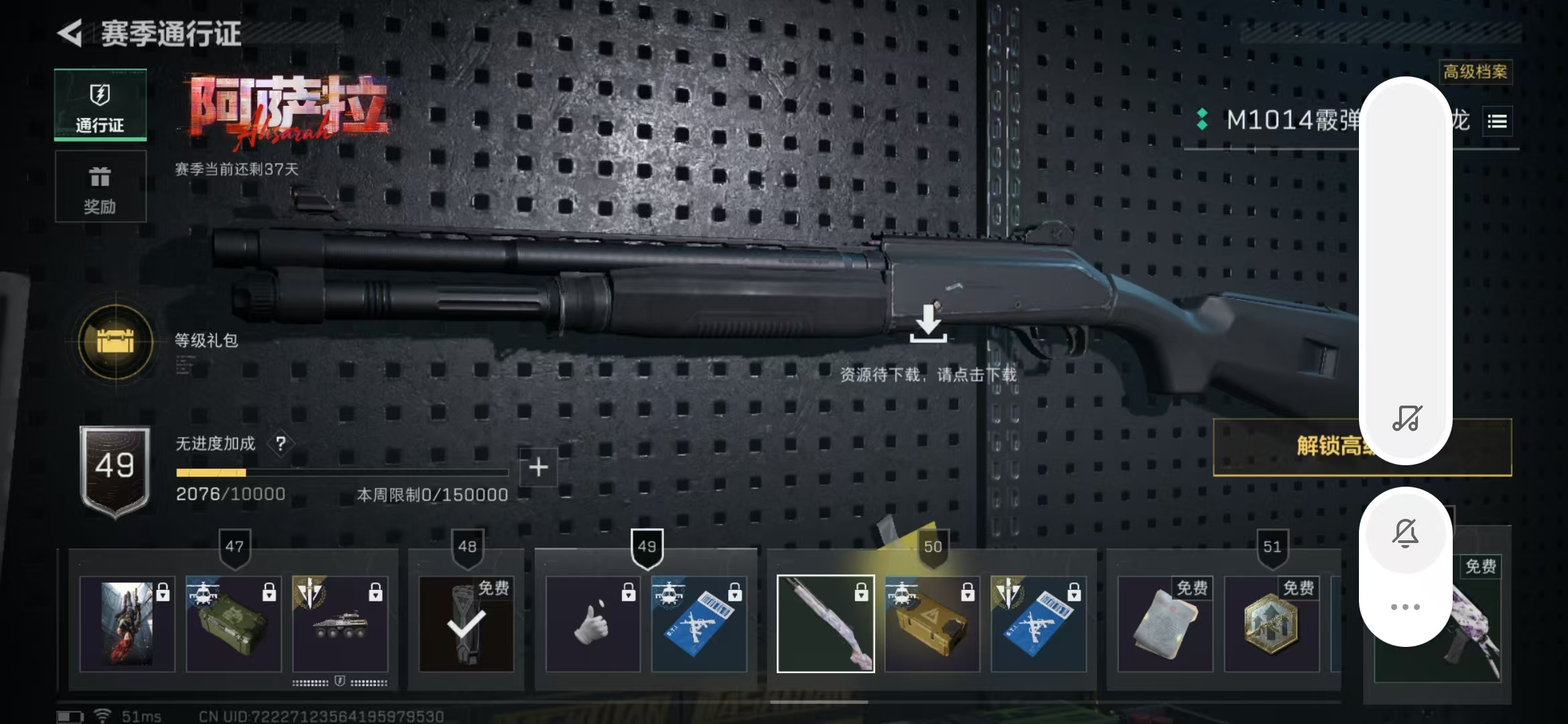Select the armored vehicle reward

pyautogui.click(x=340, y=624)
